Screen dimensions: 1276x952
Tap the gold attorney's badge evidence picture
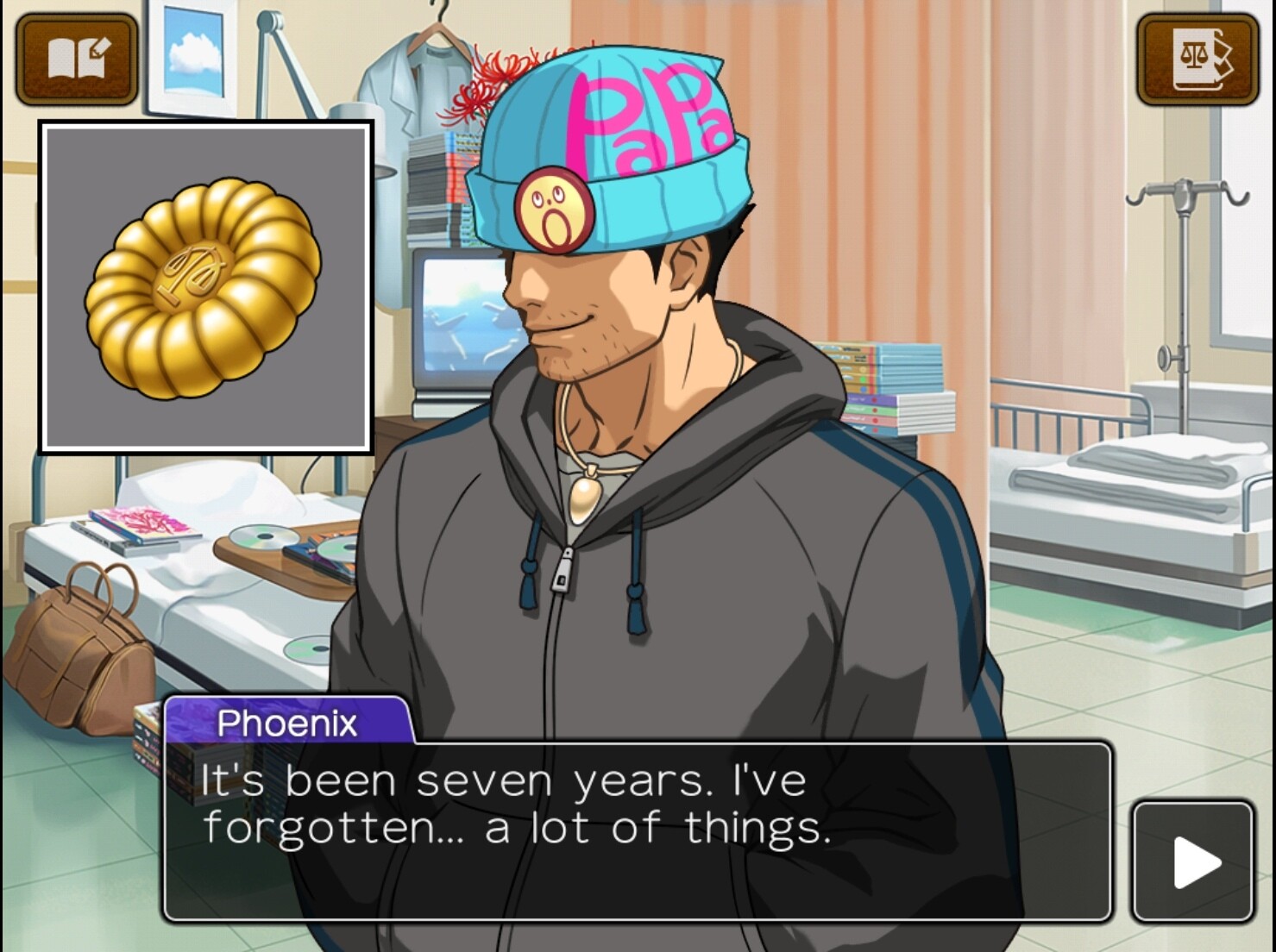point(206,287)
